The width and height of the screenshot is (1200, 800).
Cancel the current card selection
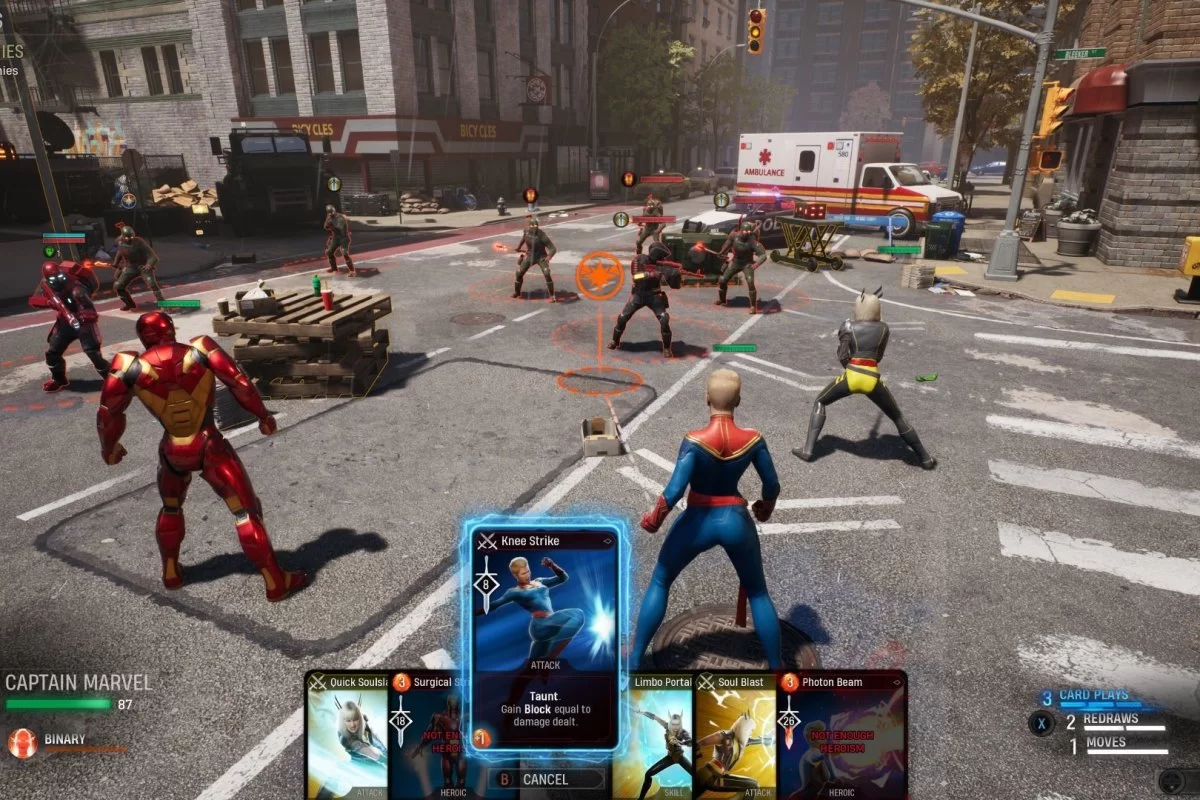(x=546, y=780)
